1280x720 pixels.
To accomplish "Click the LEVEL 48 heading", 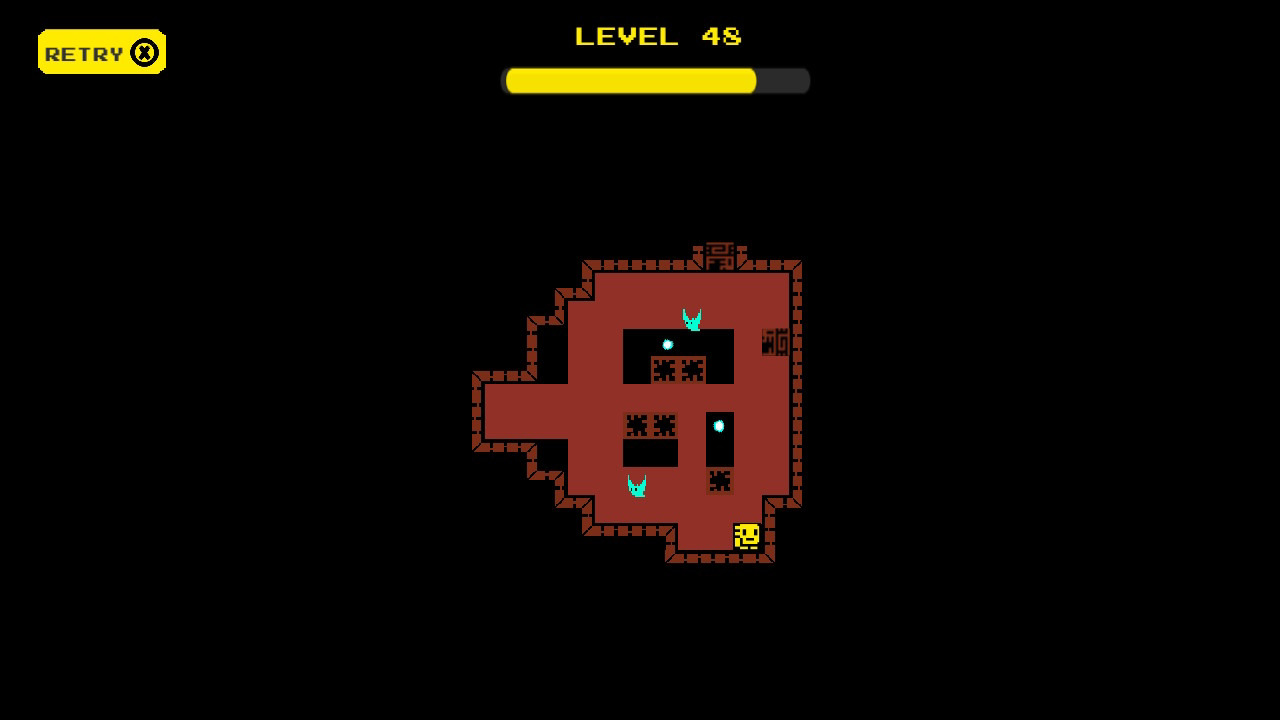I will 657,36.
